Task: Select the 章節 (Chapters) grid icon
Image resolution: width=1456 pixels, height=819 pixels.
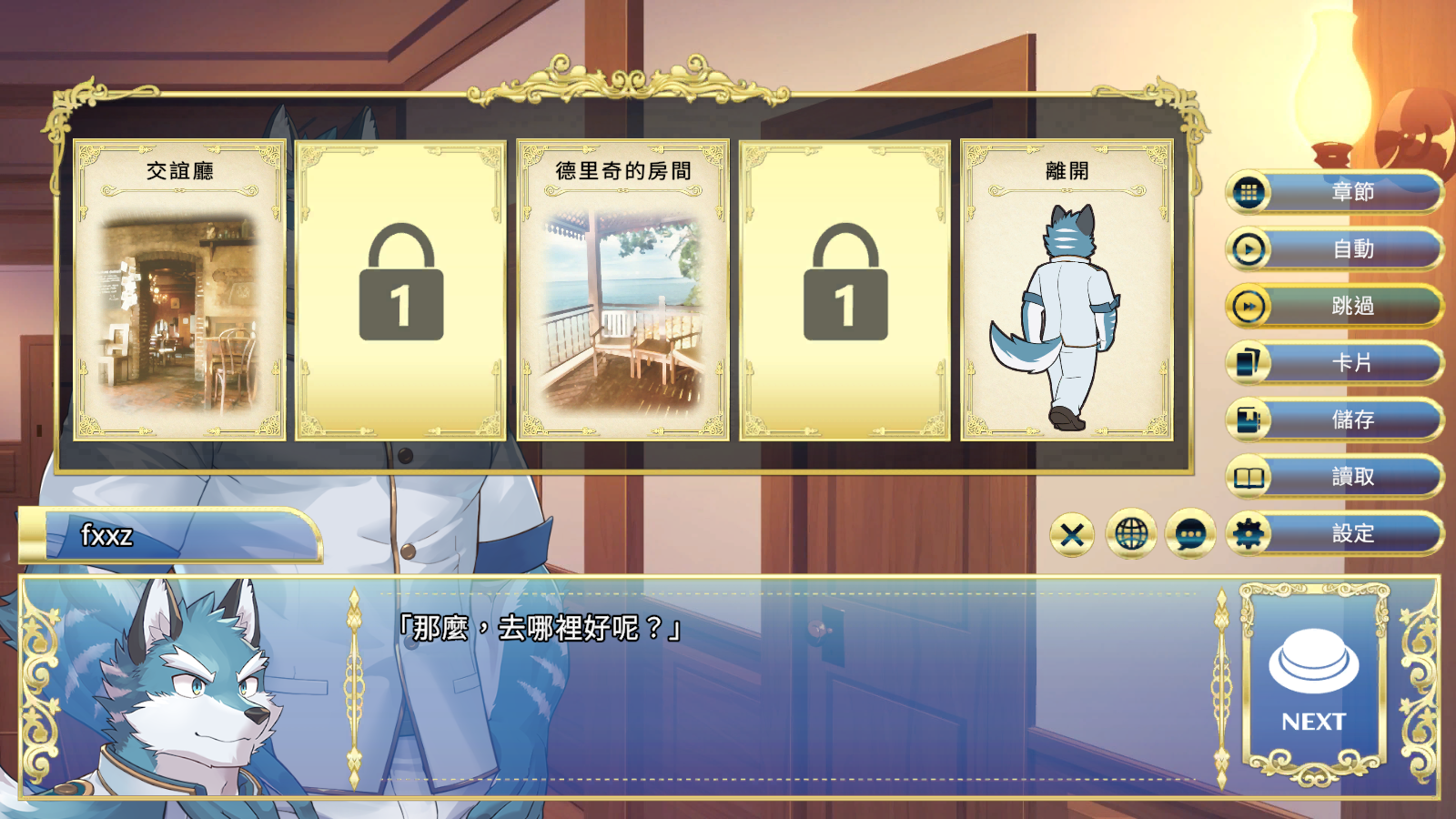Action: tap(1248, 193)
